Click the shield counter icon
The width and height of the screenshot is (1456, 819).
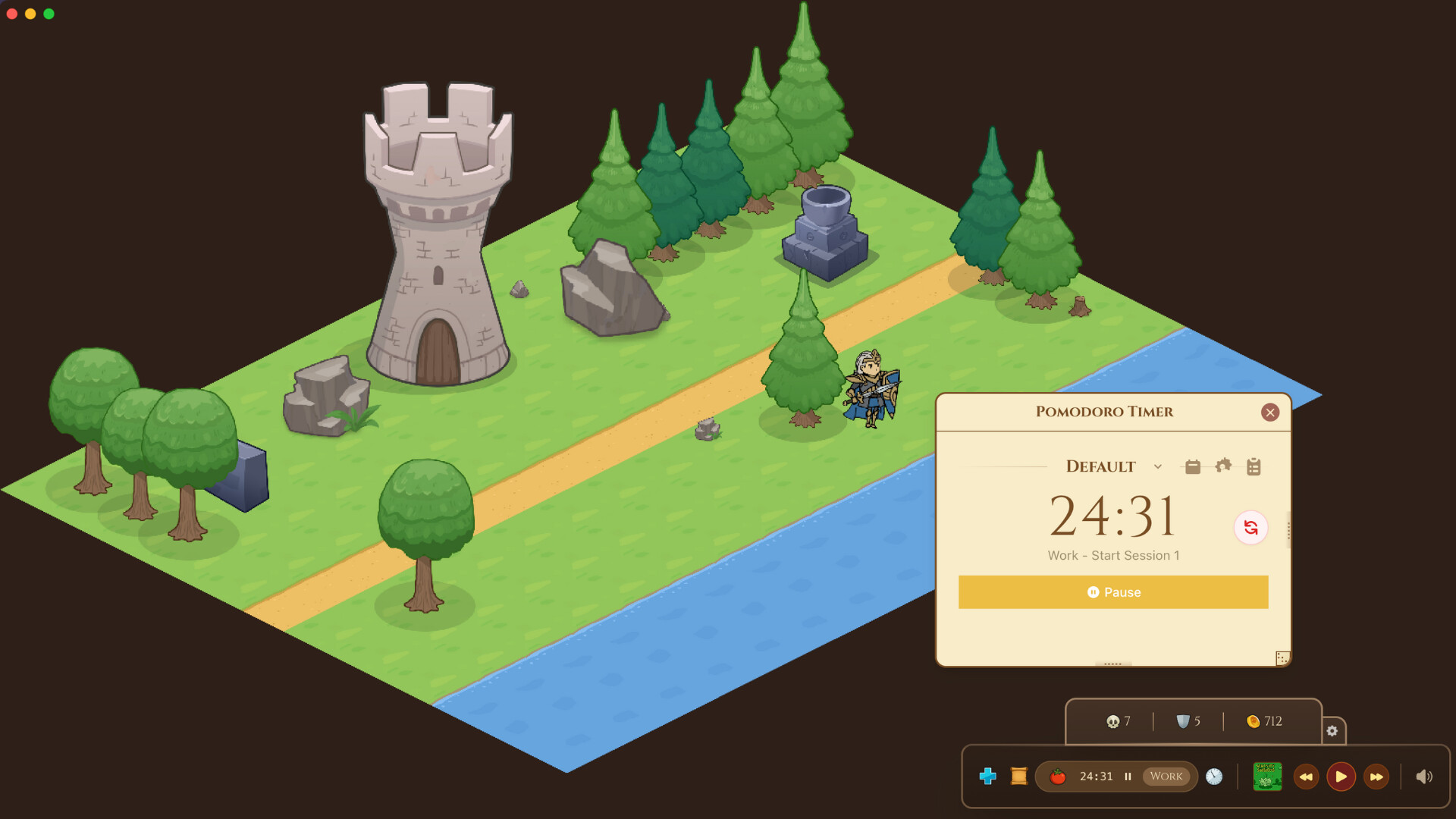1183,721
